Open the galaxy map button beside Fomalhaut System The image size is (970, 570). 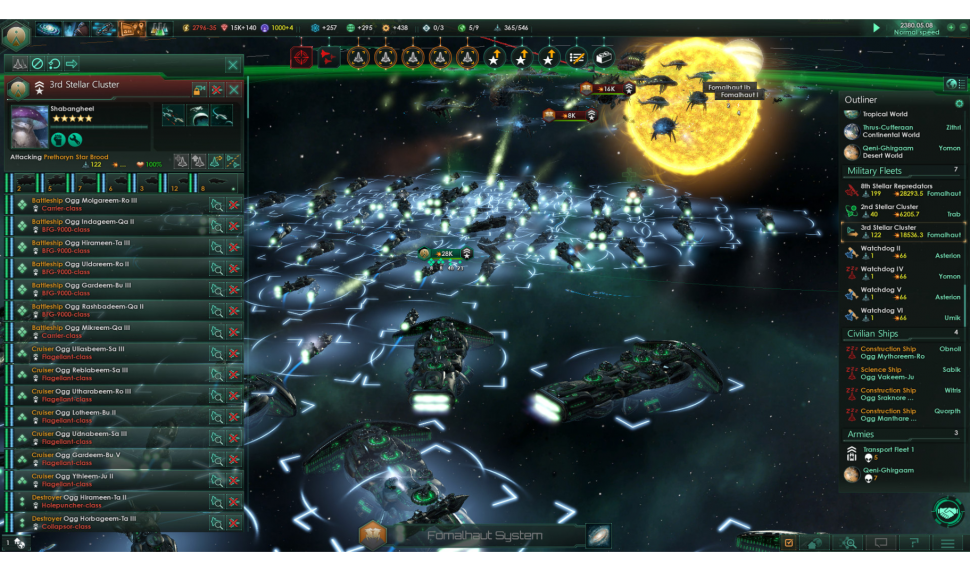[x=599, y=536]
